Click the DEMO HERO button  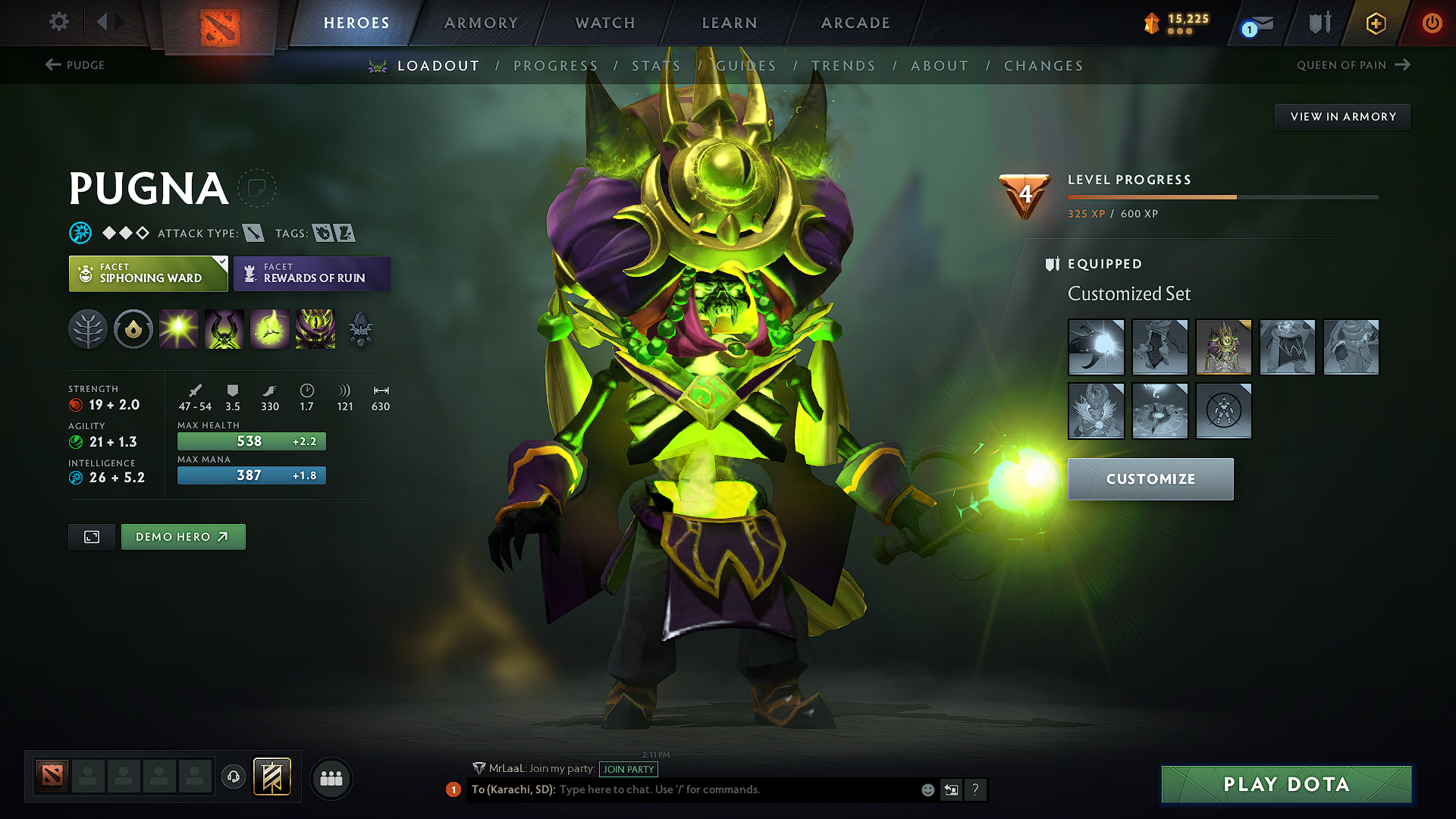click(183, 536)
